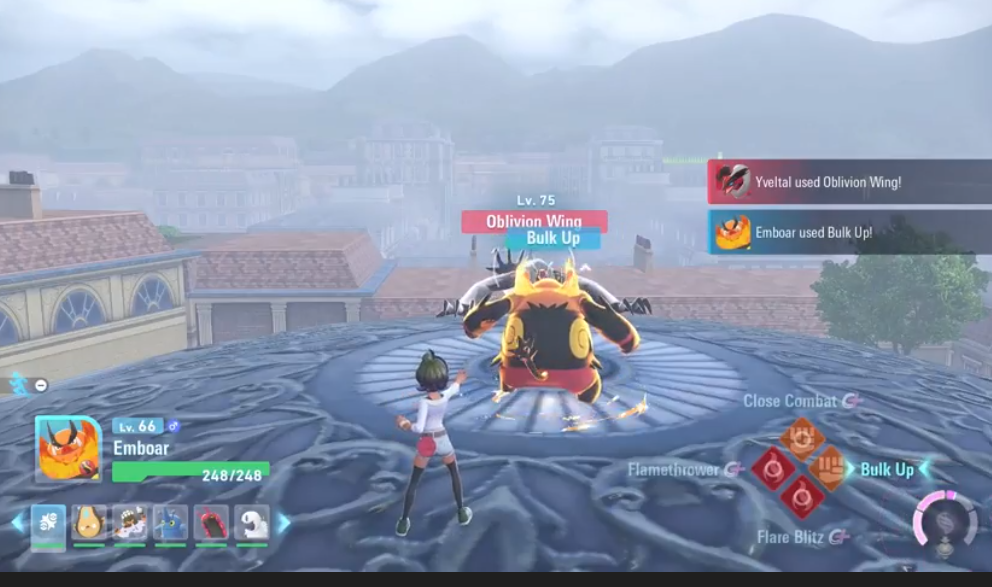Switch to the white Pokémon party slot

pyautogui.click(x=251, y=524)
